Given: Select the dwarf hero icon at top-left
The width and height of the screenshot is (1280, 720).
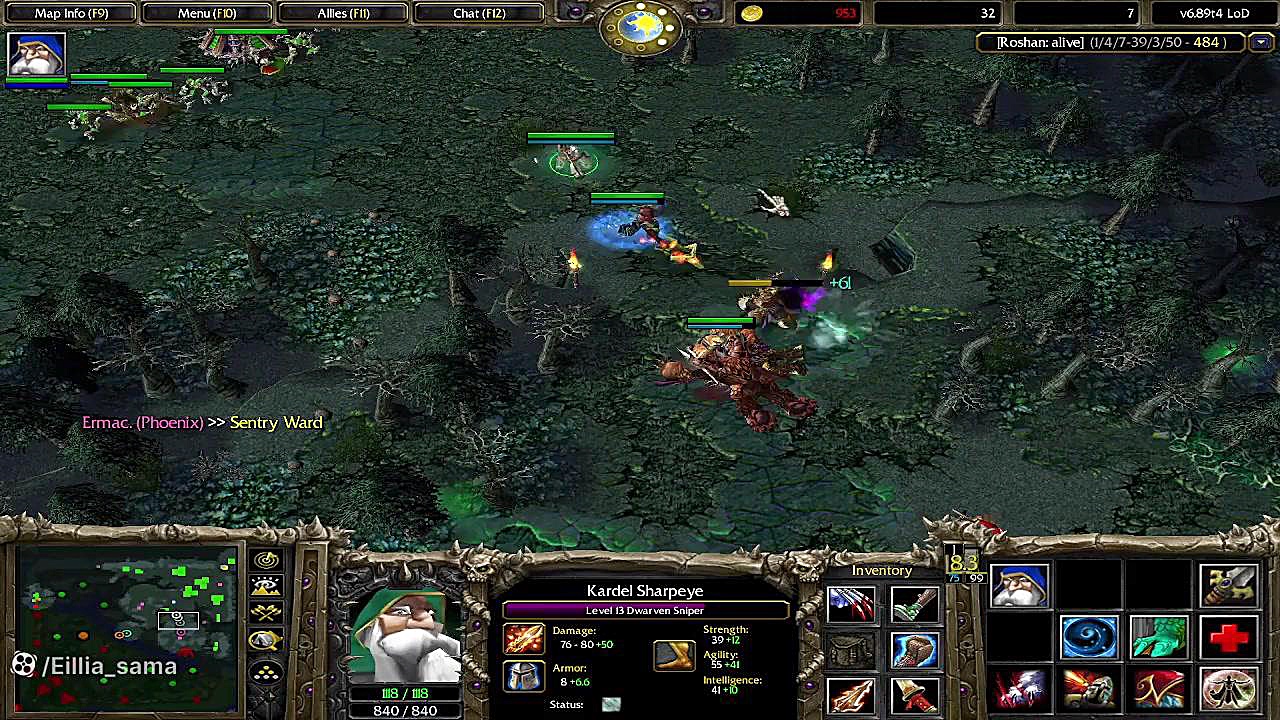Looking at the screenshot, I should (37, 55).
